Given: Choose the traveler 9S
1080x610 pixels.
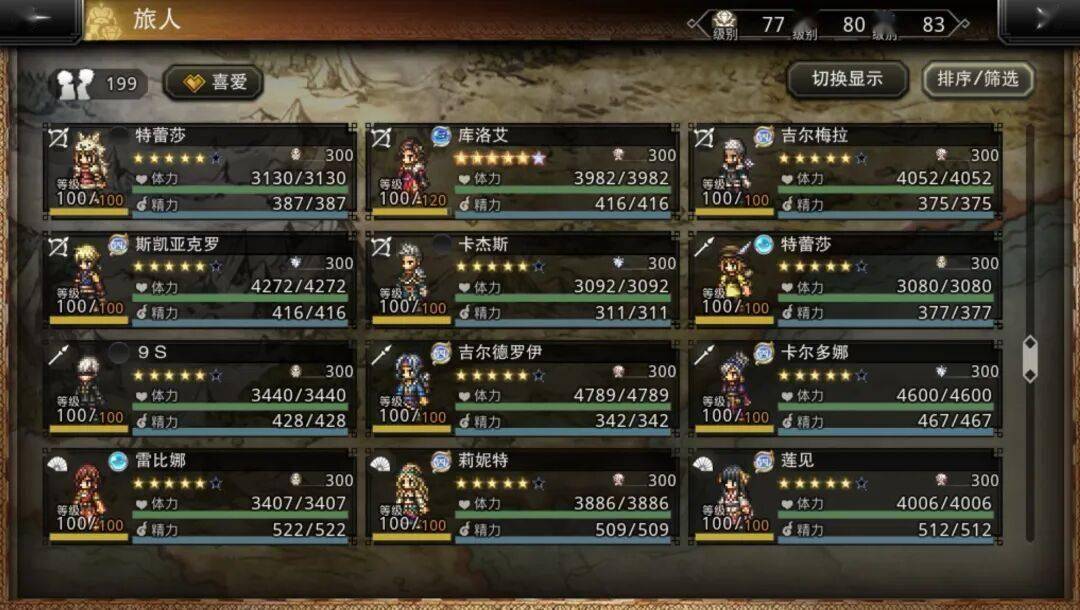Looking at the screenshot, I should tap(198, 387).
